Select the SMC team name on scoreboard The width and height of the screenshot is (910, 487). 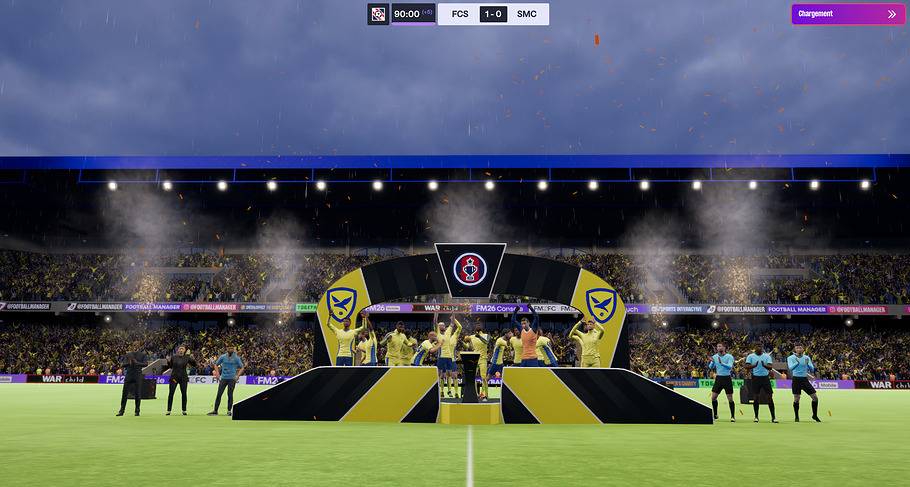527,14
